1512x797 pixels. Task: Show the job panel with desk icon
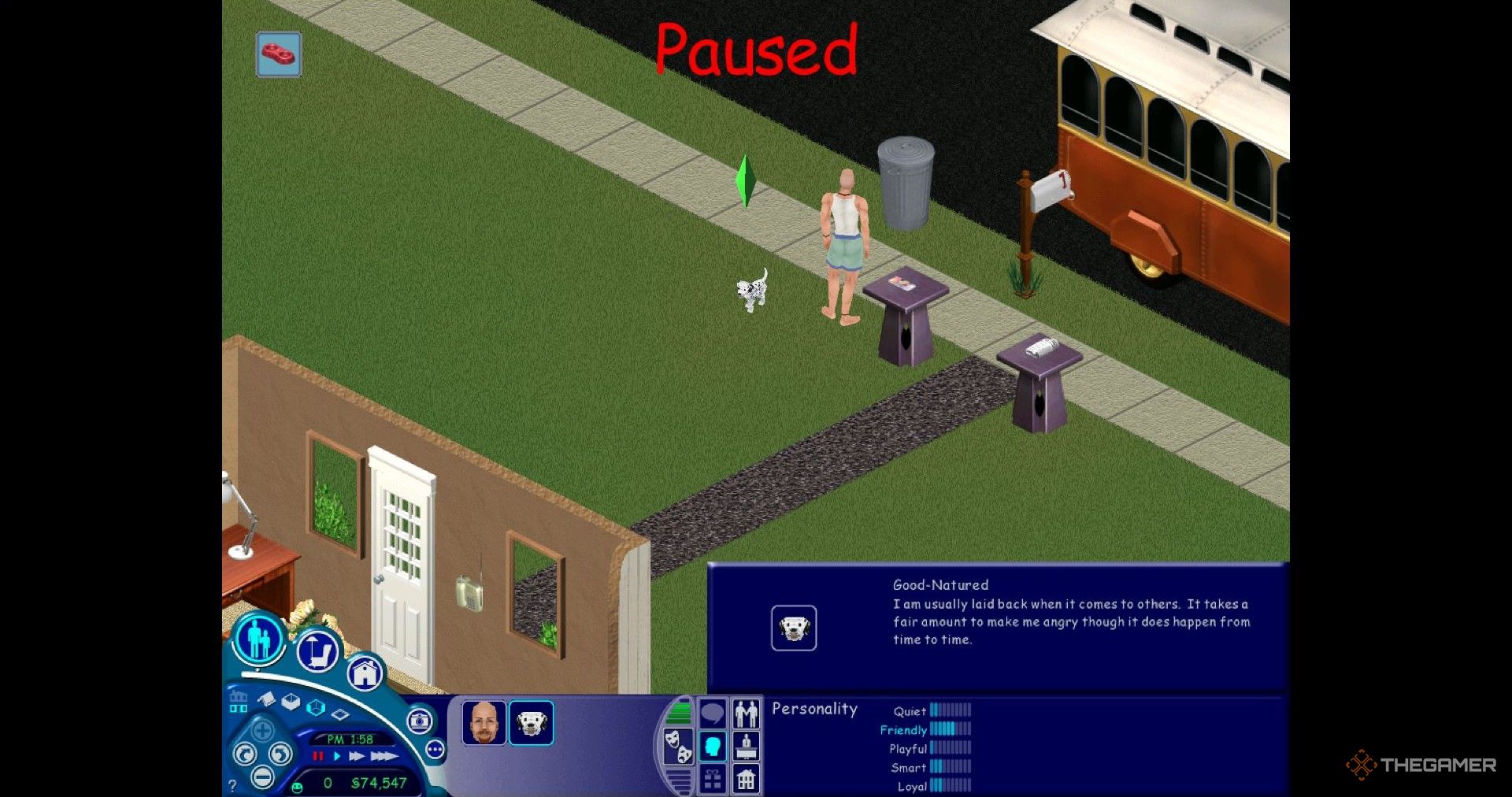click(x=746, y=746)
